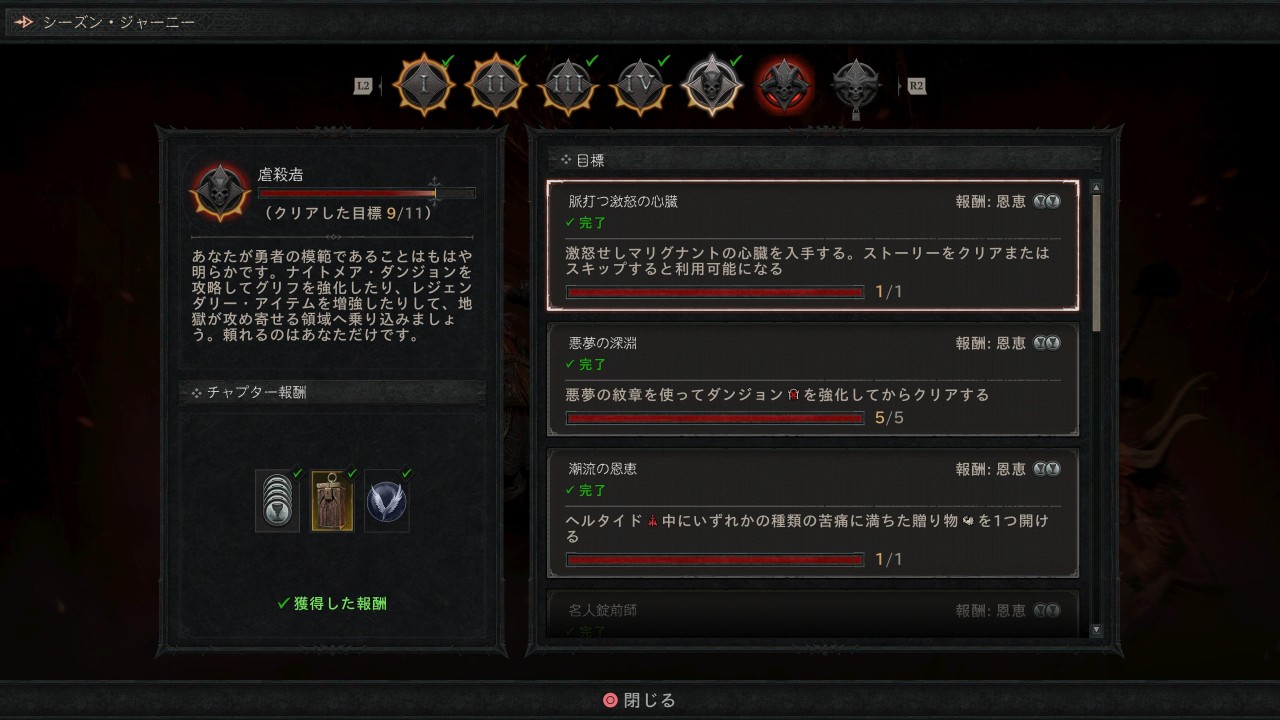Open the Chapter II emblem tab

click(496, 86)
